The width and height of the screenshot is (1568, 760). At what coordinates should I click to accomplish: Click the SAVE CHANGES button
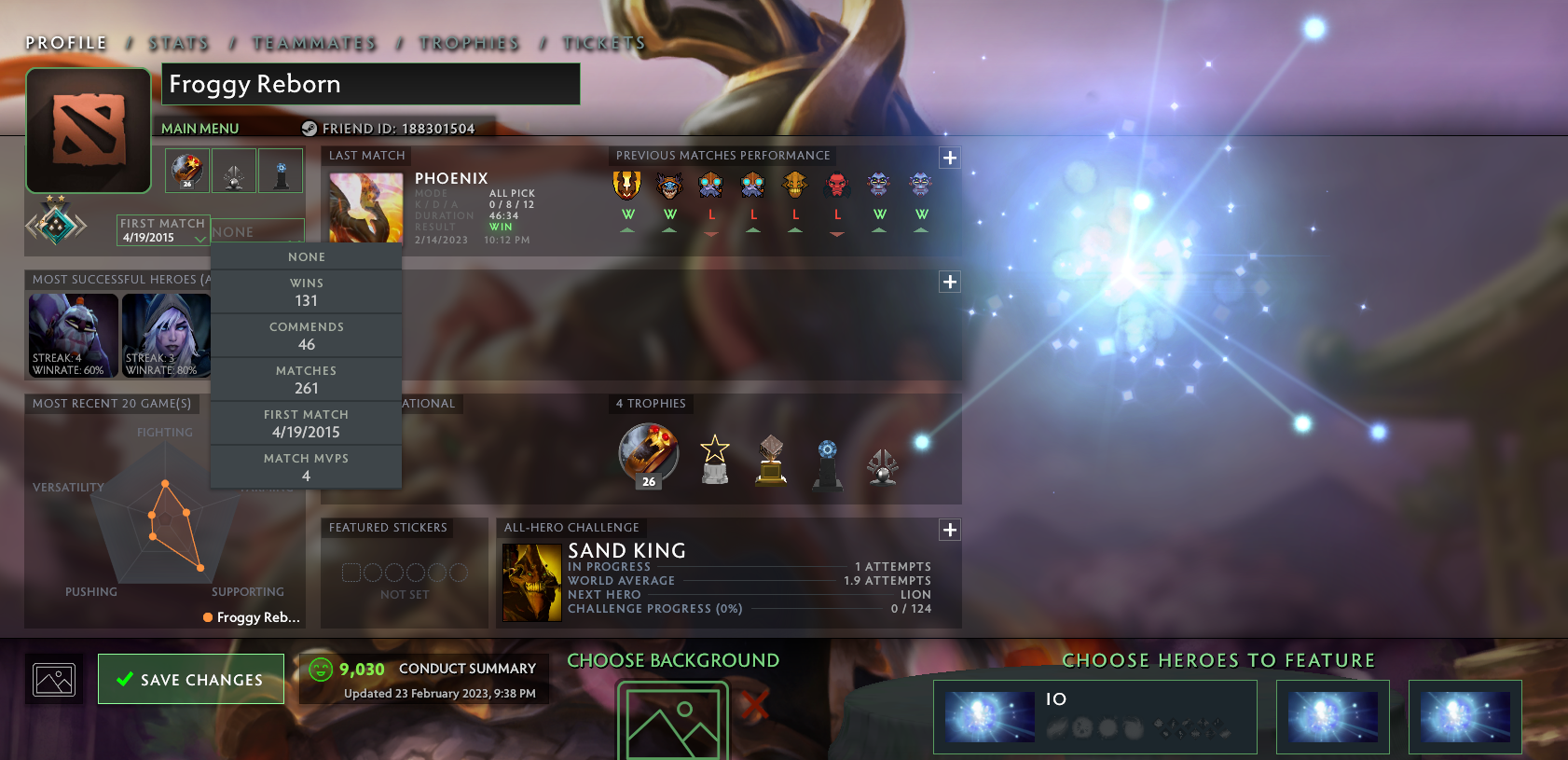click(x=190, y=679)
